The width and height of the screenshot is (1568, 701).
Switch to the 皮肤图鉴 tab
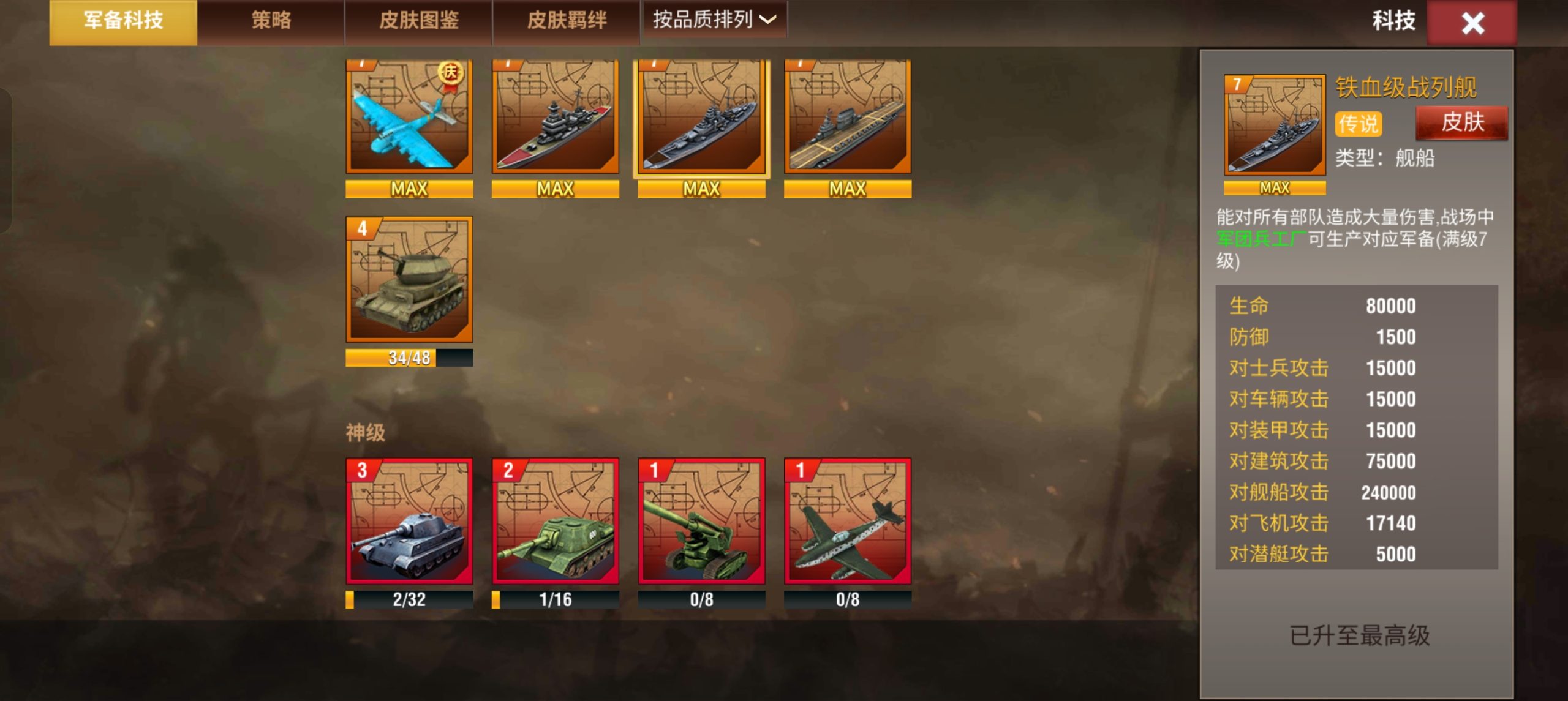tap(421, 20)
